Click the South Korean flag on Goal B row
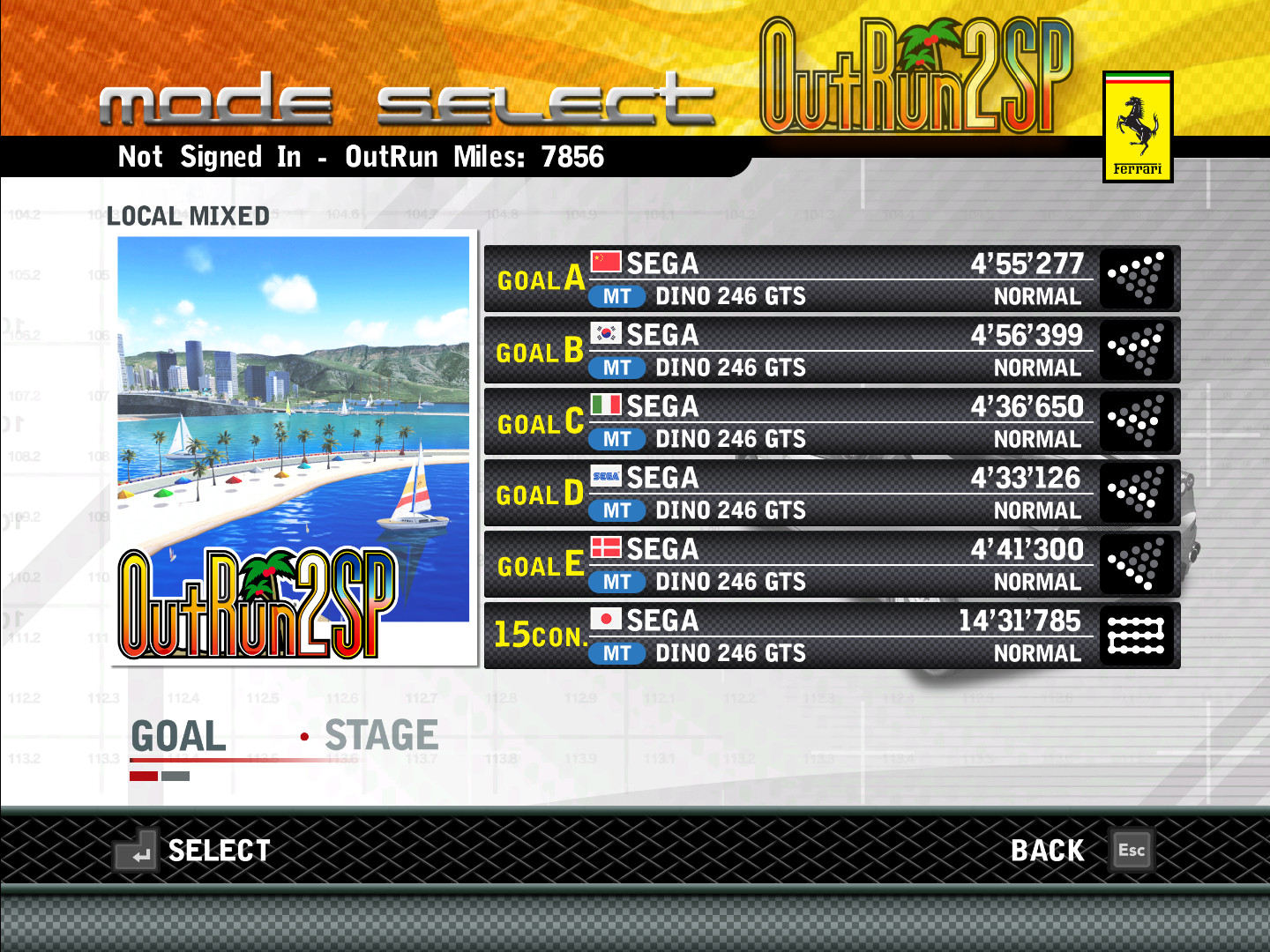 pos(605,332)
